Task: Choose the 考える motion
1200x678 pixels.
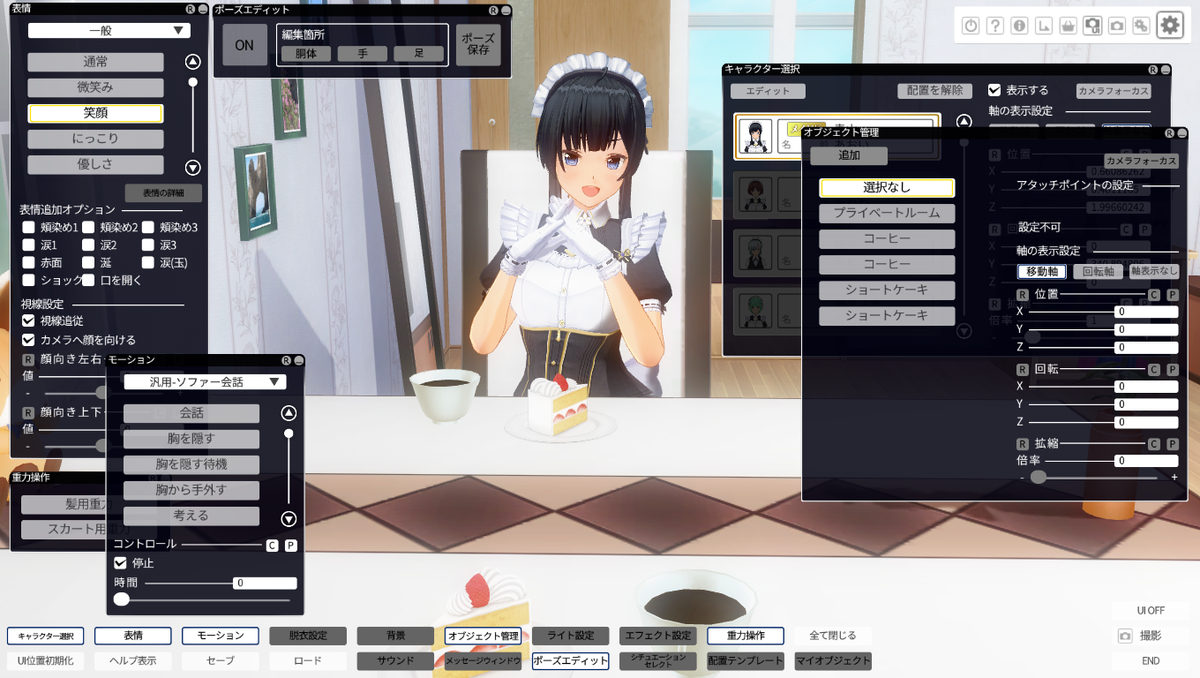Action: pos(192,516)
